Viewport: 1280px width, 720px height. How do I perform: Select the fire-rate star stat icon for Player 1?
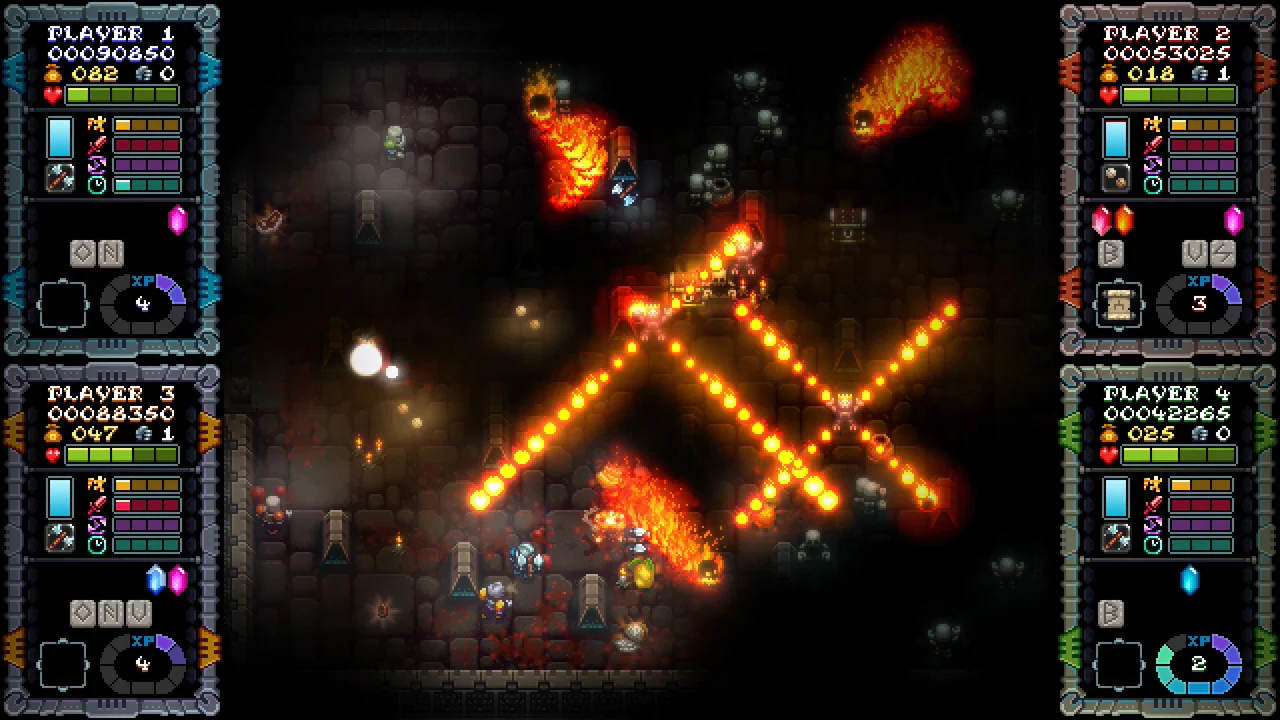(95, 125)
